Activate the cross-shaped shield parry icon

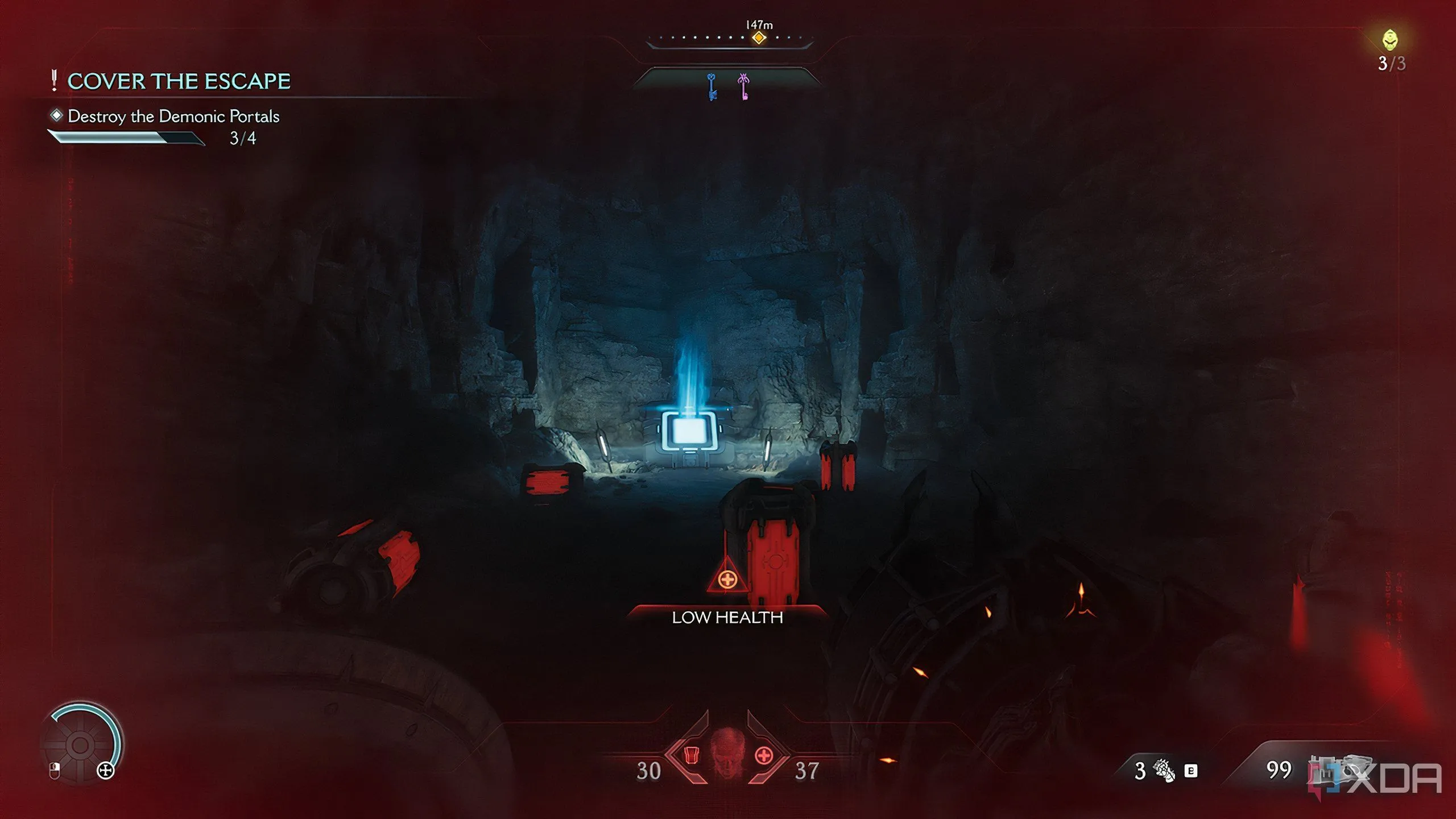pos(106,771)
